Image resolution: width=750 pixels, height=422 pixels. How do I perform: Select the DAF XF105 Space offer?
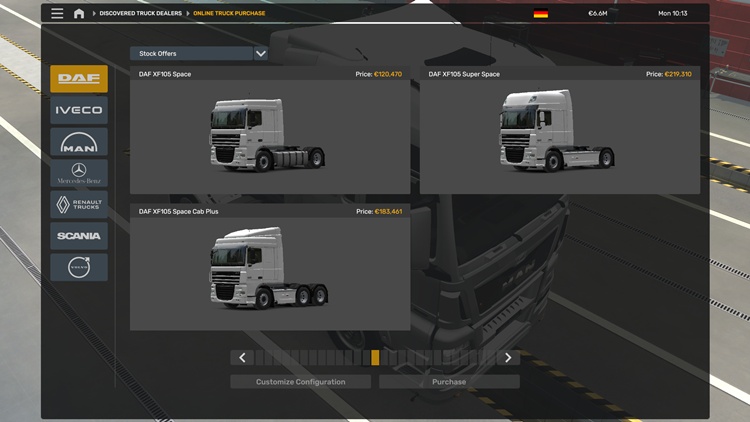(270, 131)
